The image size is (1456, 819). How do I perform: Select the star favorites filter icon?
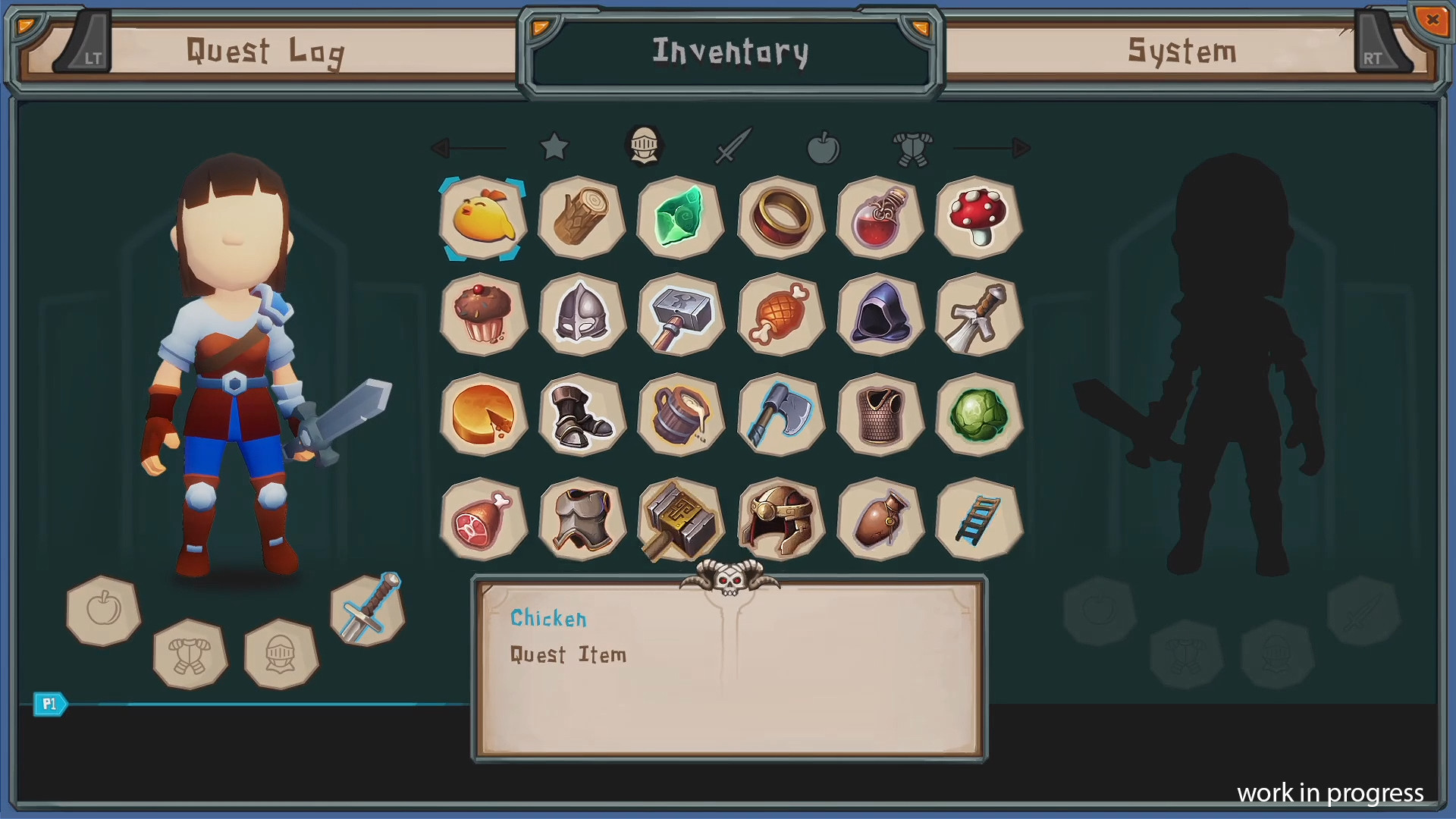[x=554, y=147]
